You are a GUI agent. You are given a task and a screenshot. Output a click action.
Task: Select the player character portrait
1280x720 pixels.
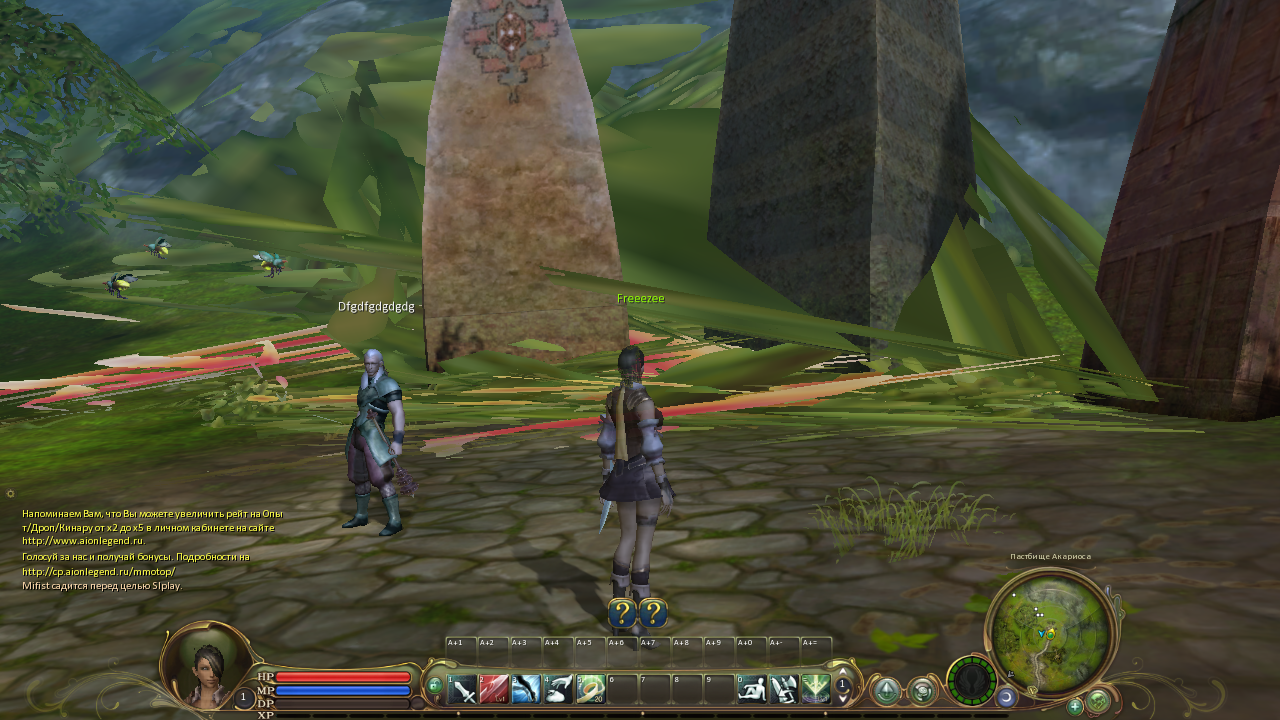(206, 665)
